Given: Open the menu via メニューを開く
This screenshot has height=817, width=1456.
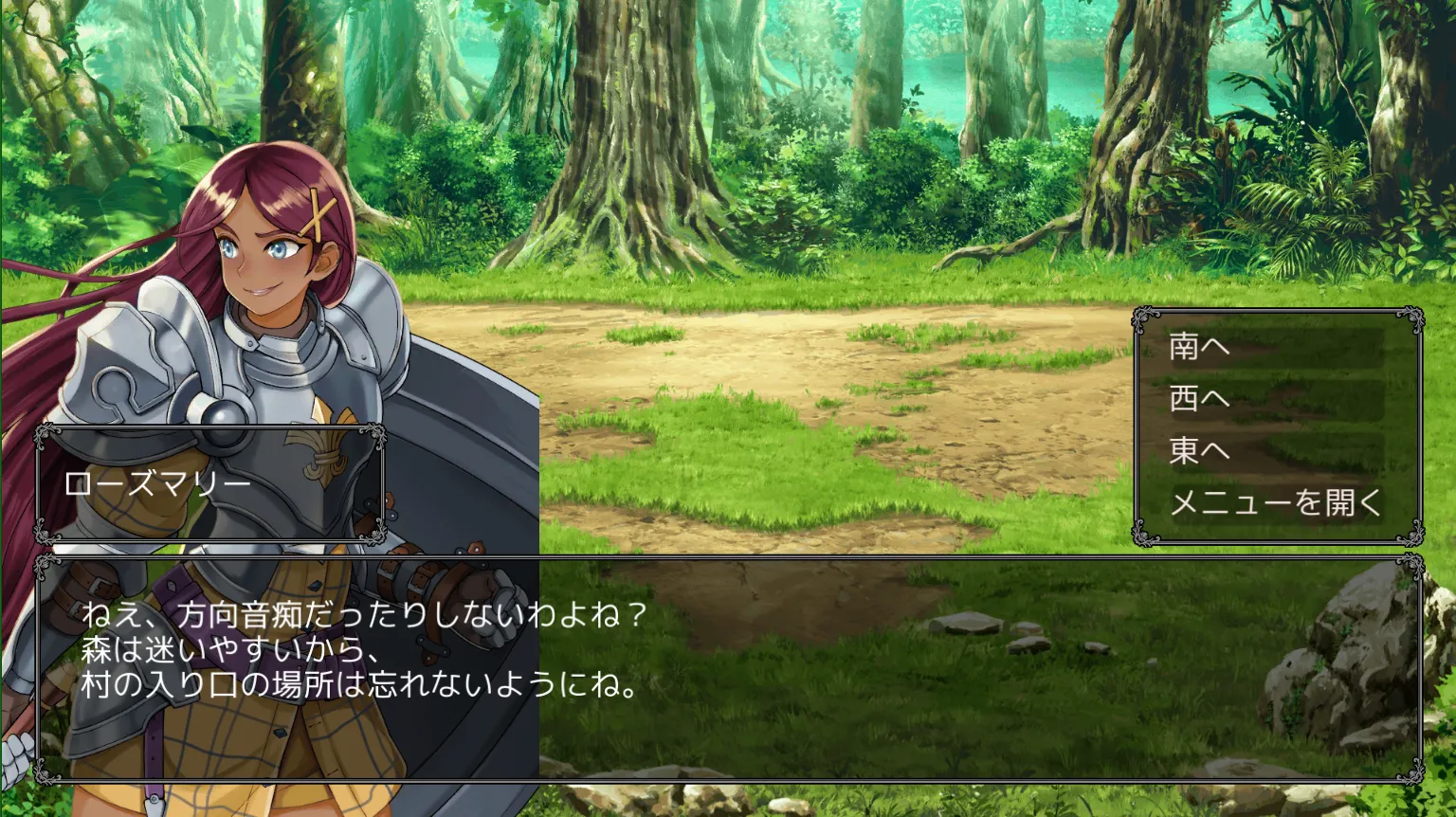Looking at the screenshot, I should [x=1276, y=502].
